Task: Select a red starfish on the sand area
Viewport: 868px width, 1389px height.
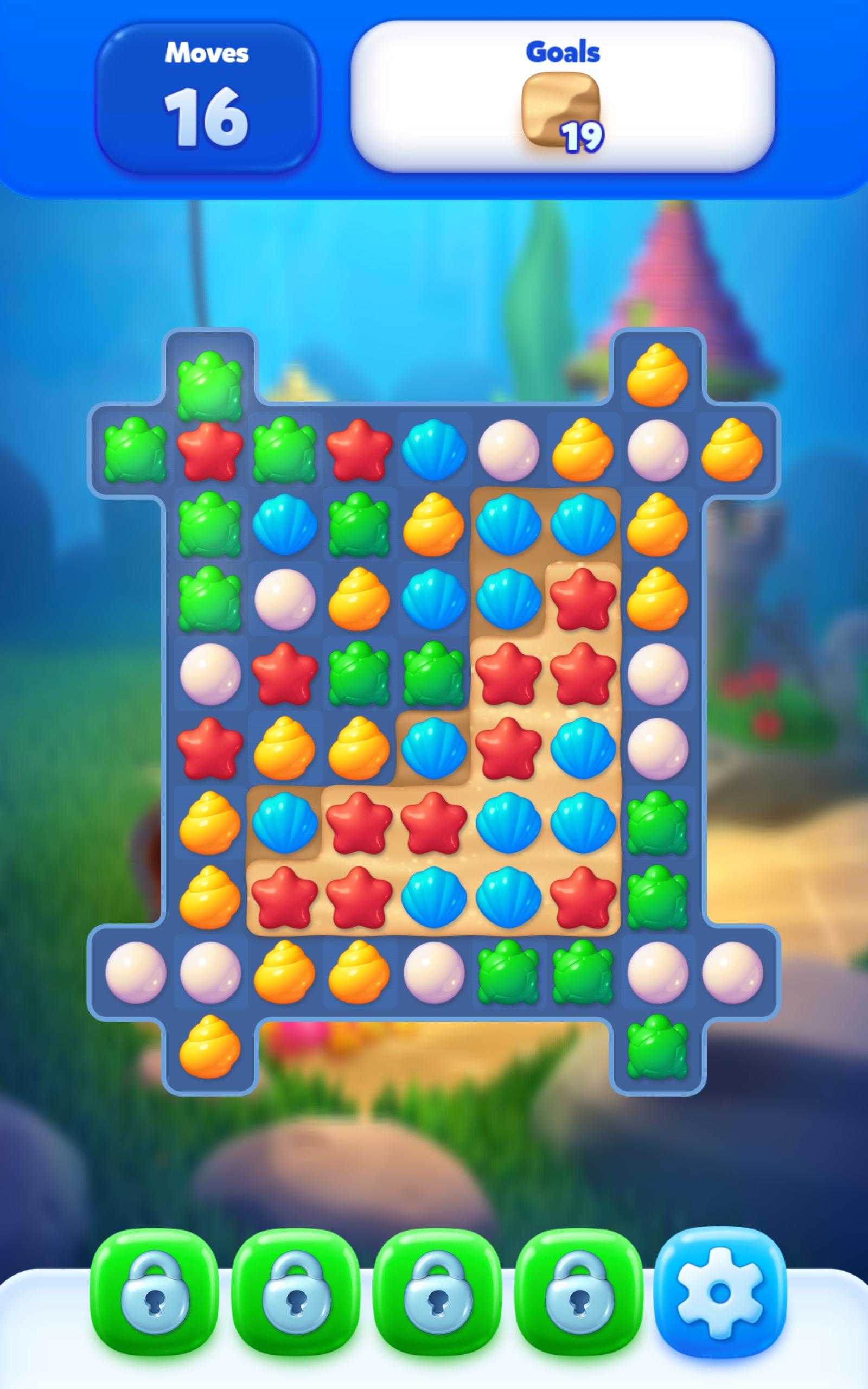Action: pyautogui.click(x=508, y=677)
